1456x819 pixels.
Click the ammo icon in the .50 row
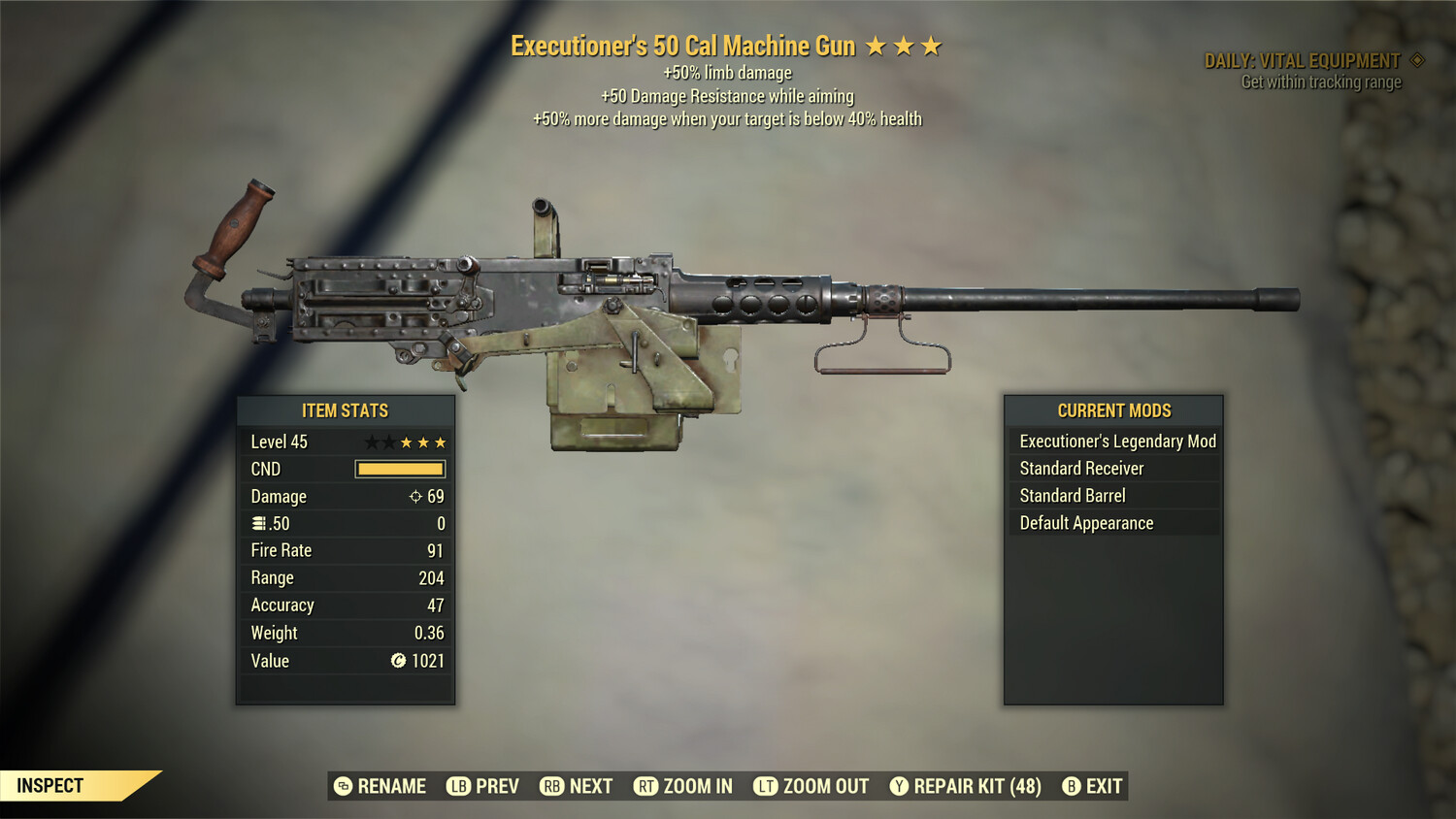coord(258,523)
